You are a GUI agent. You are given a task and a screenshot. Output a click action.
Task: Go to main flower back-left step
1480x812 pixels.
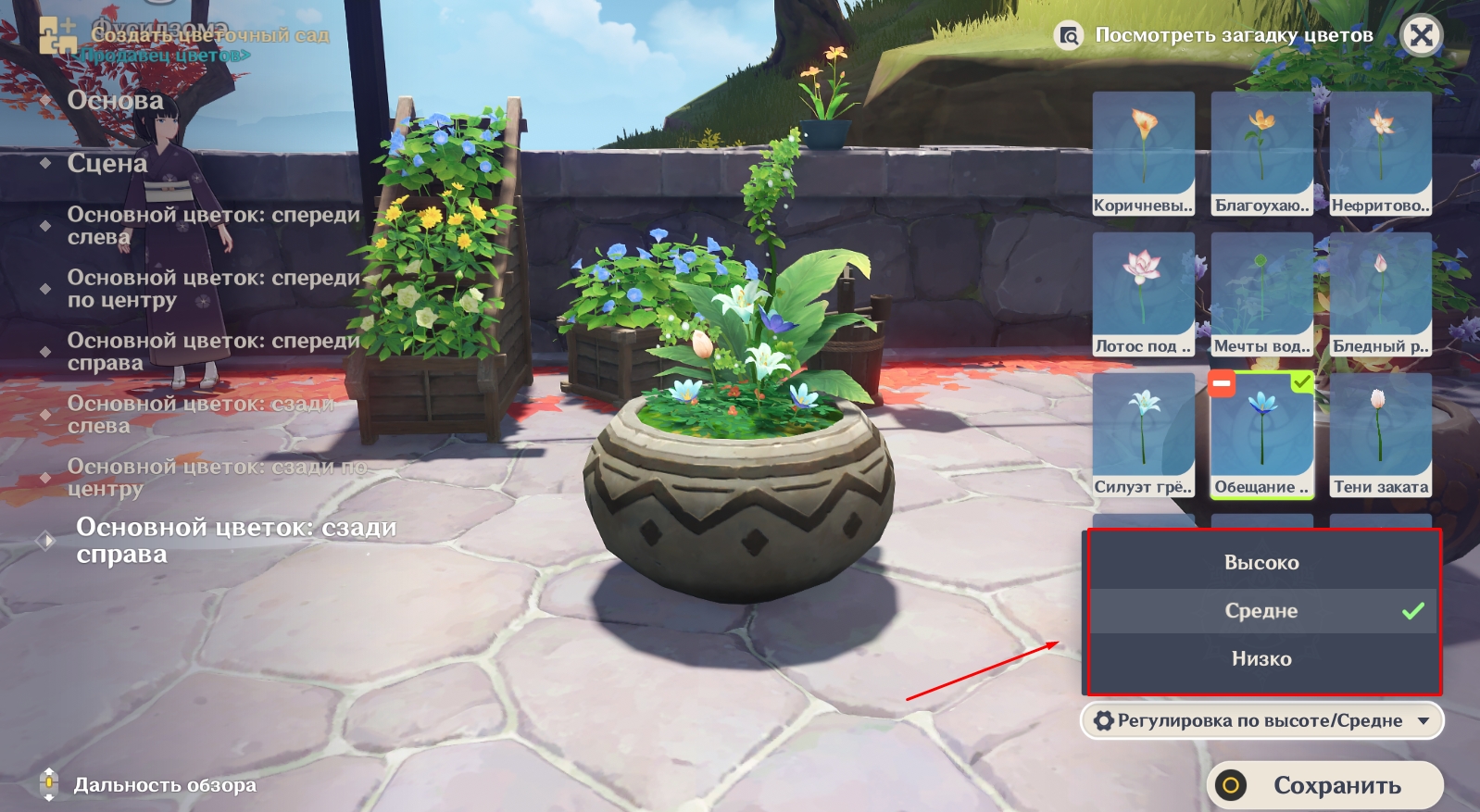tap(200, 415)
